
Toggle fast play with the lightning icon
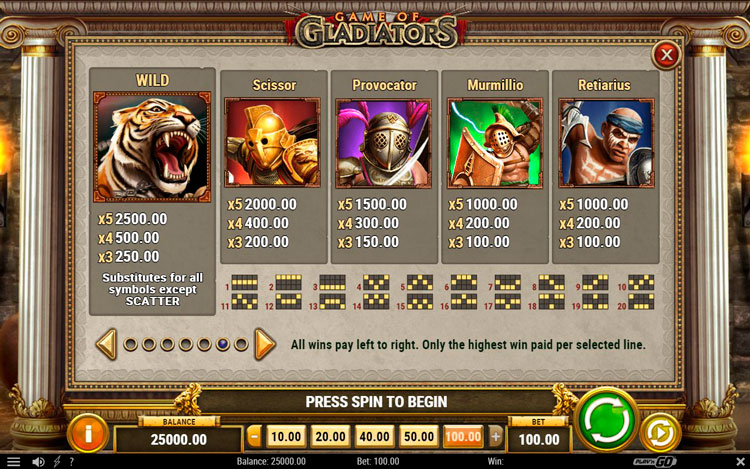(x=57, y=461)
